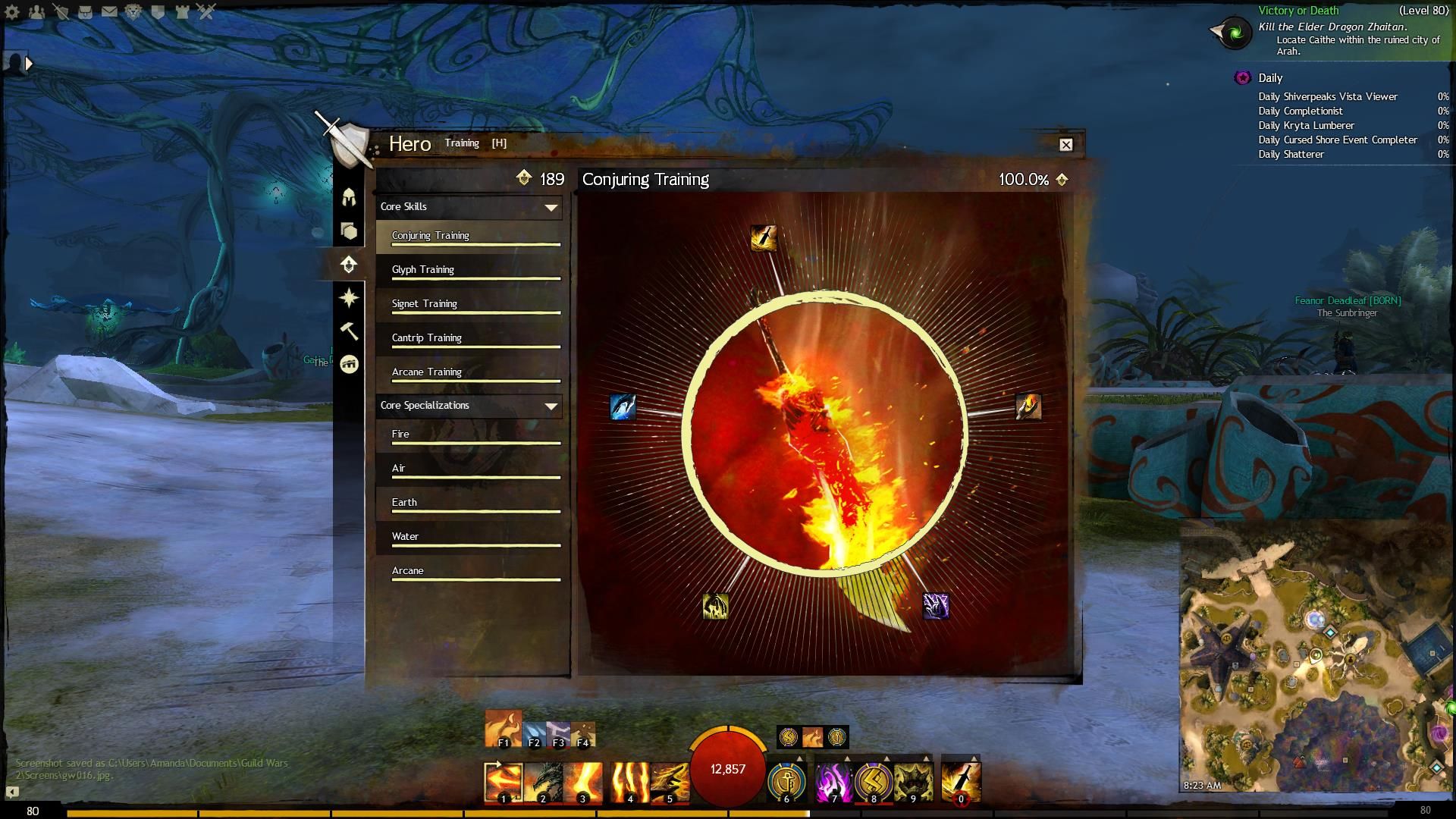Screen dimensions: 1456x819
Task: Collapse the Core Skills section
Action: 551,207
